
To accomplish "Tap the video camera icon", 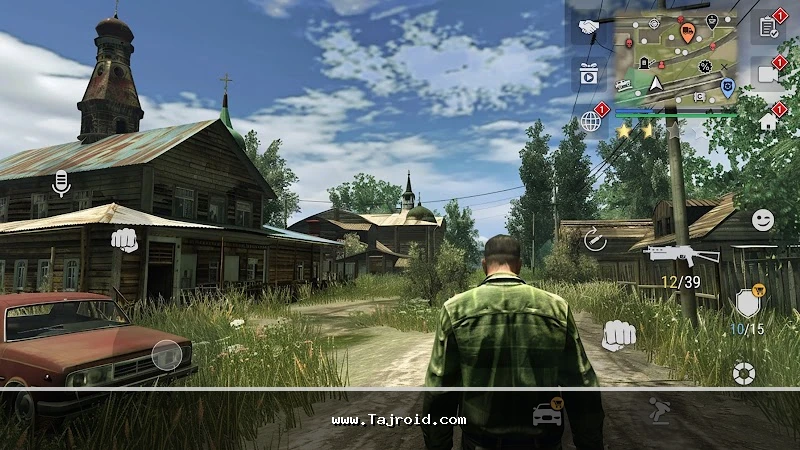I will (x=768, y=74).
